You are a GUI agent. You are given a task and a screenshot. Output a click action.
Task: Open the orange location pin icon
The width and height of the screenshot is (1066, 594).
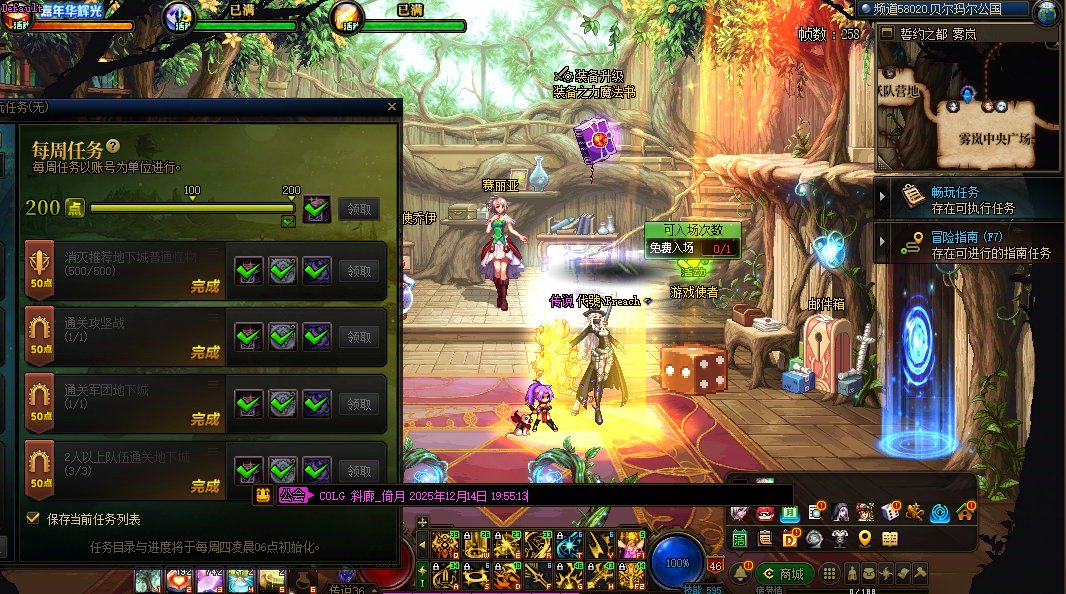(x=864, y=539)
